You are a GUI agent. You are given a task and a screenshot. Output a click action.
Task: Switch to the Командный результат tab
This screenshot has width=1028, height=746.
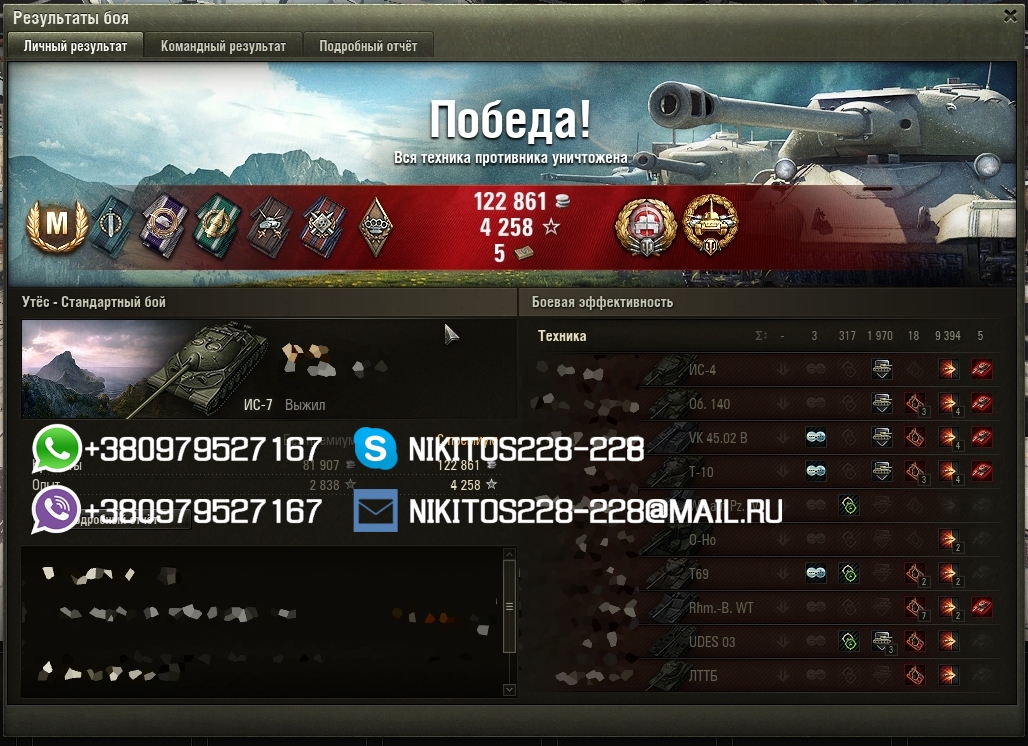[223, 46]
